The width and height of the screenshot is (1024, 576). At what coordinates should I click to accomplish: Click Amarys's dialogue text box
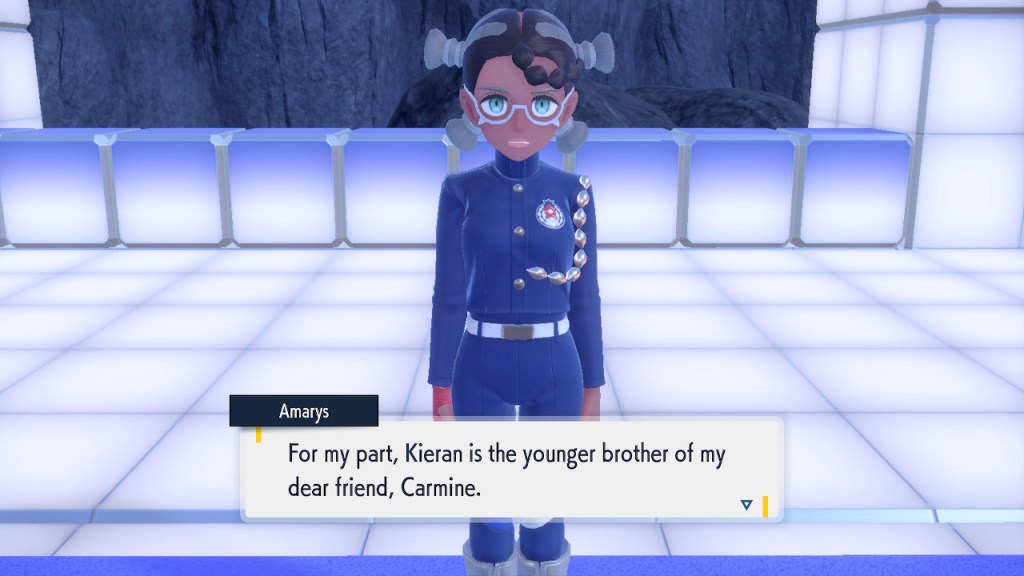[510, 467]
